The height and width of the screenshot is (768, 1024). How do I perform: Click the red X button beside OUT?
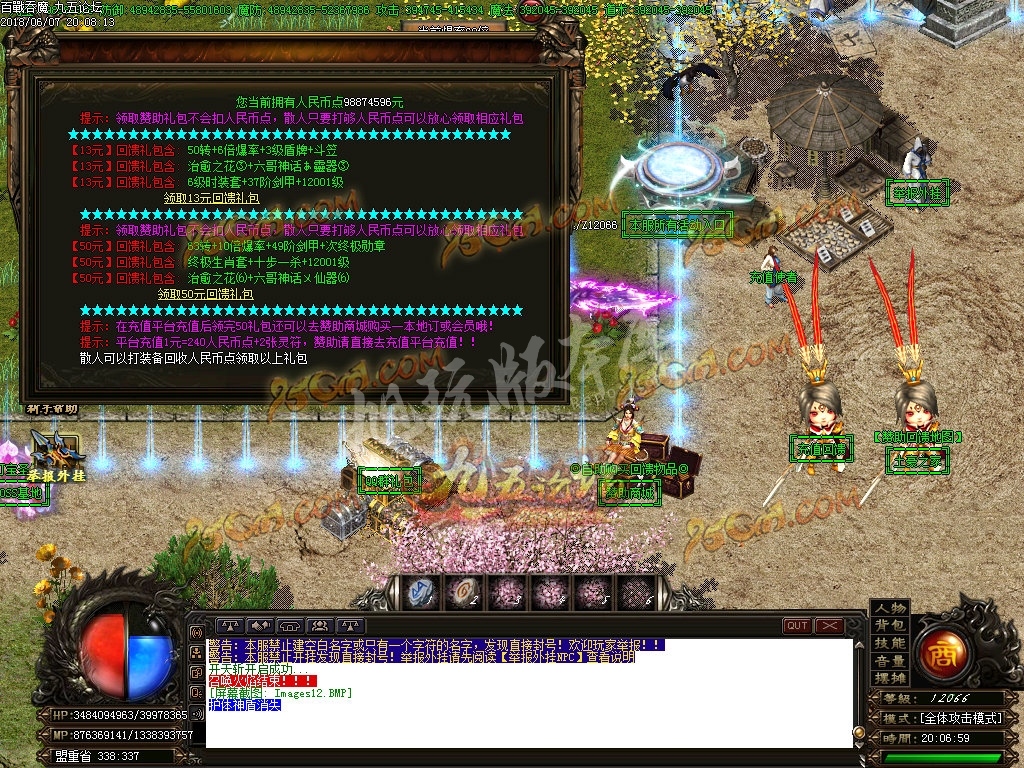tap(829, 626)
